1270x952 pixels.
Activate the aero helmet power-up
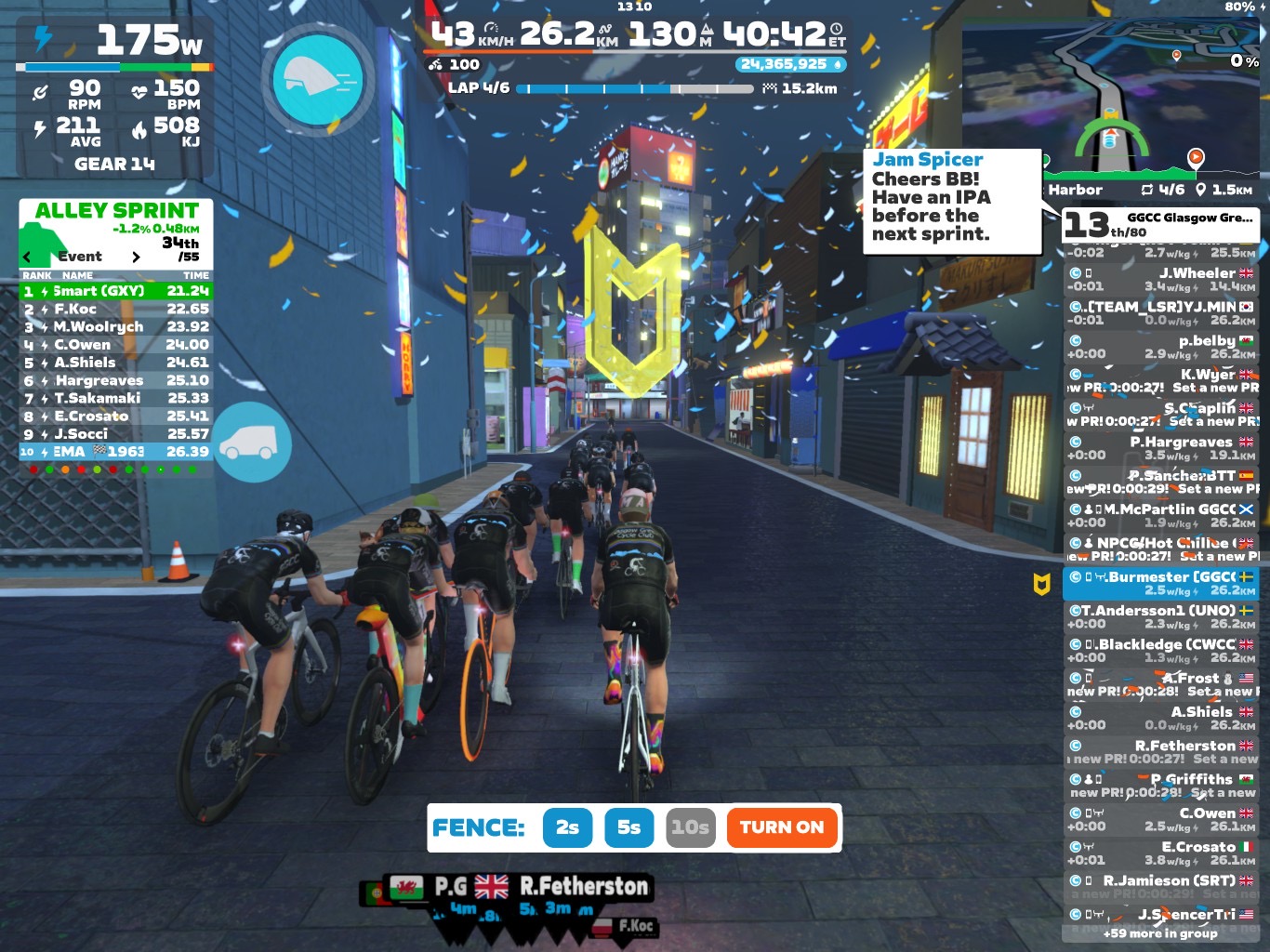[318, 80]
